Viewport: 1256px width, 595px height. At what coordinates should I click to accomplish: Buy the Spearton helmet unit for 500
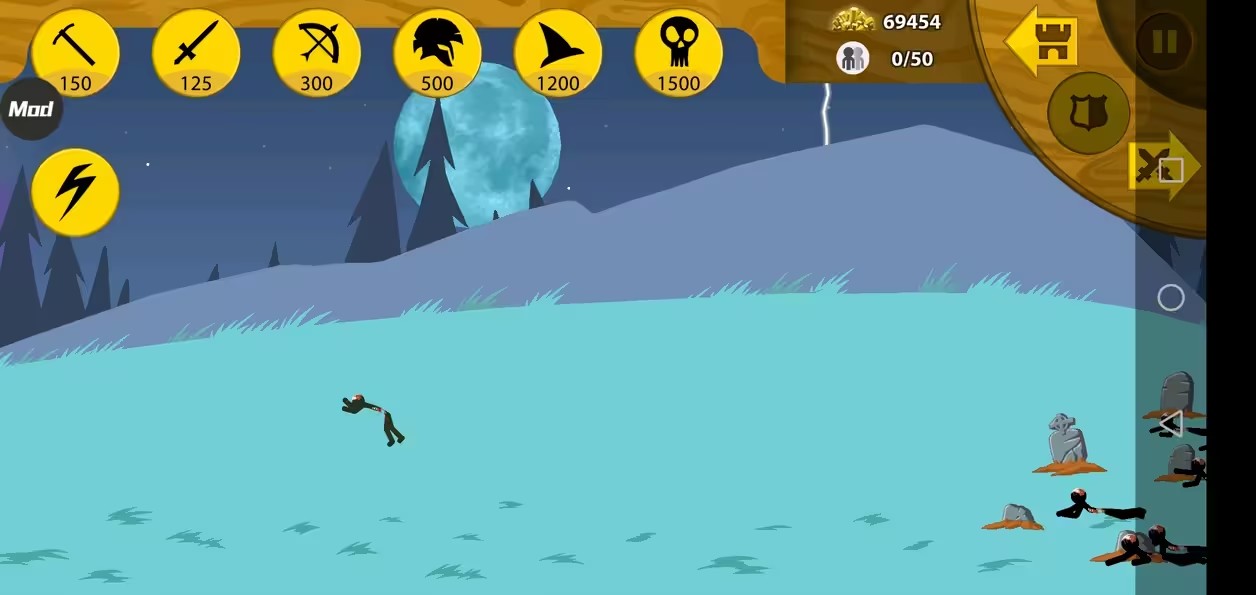437,53
